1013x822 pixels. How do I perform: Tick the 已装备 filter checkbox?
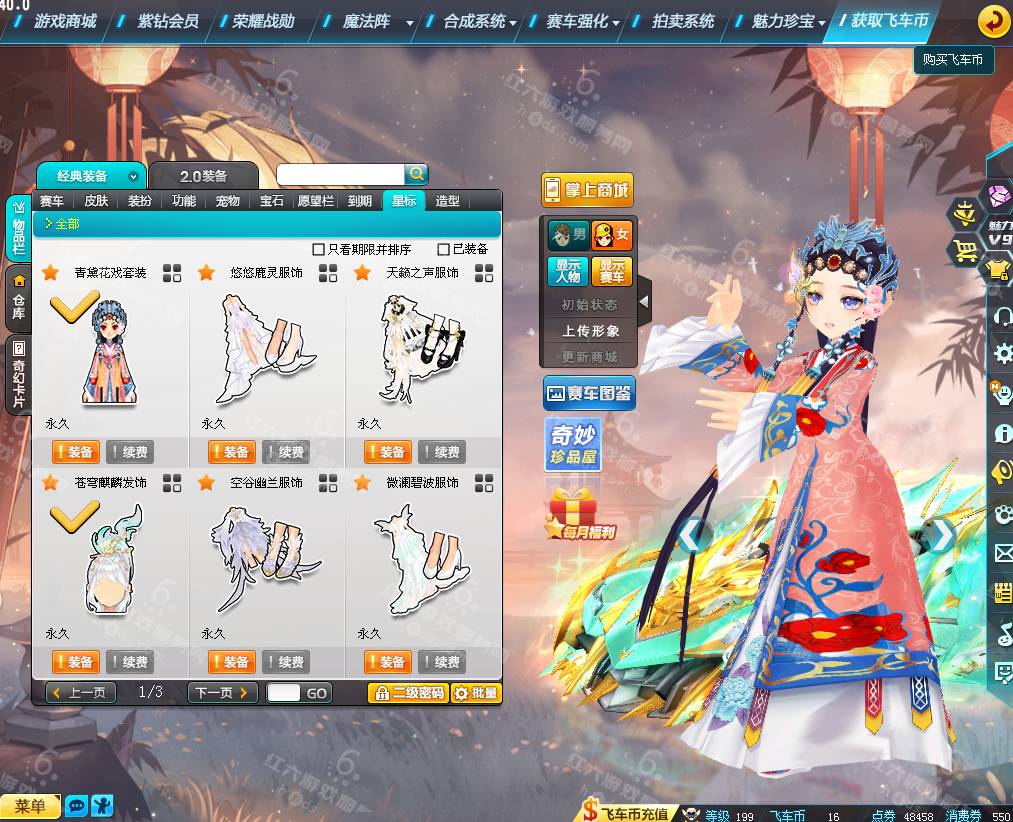tap(444, 249)
